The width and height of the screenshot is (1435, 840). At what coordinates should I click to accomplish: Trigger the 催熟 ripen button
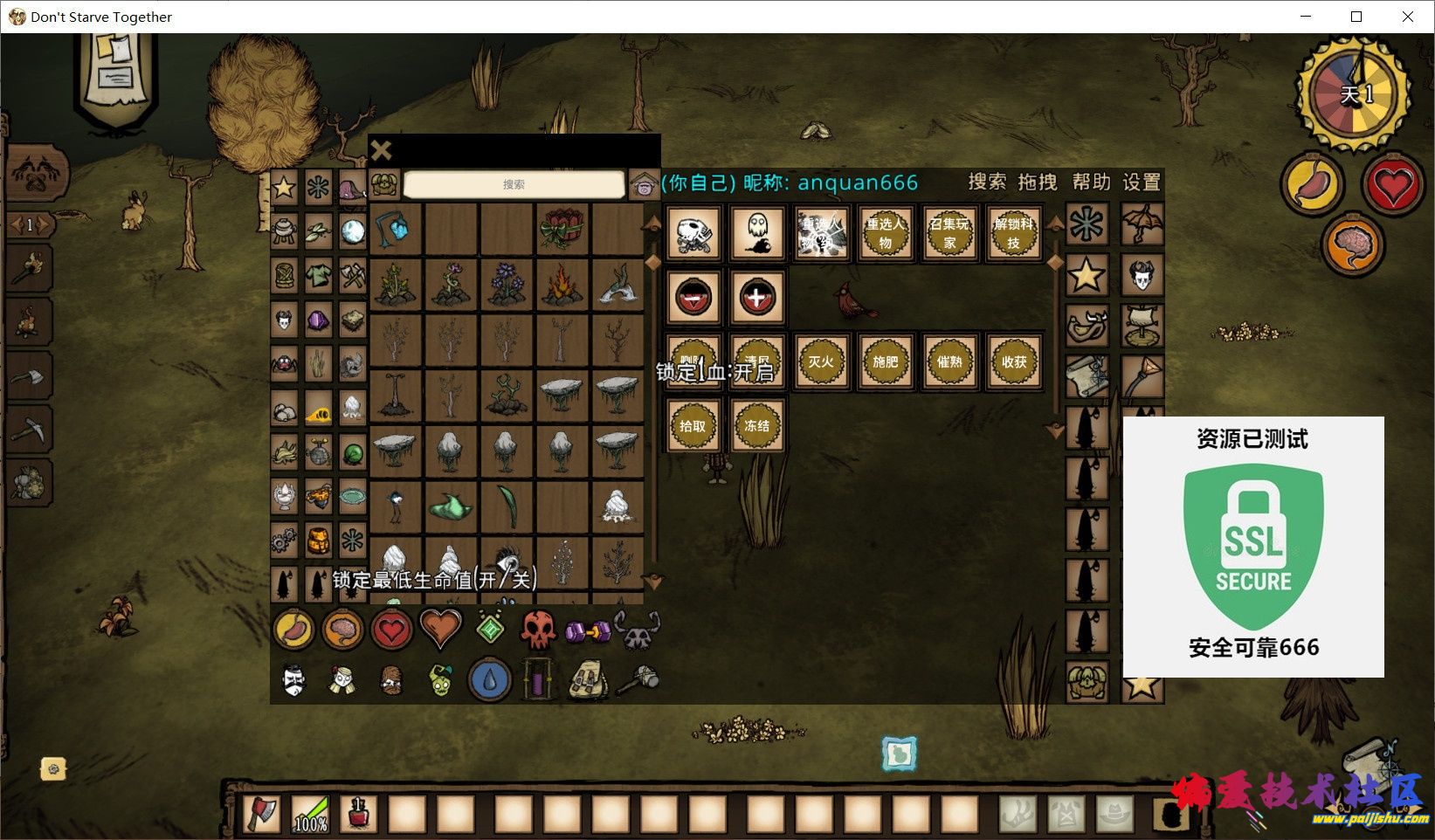click(949, 361)
